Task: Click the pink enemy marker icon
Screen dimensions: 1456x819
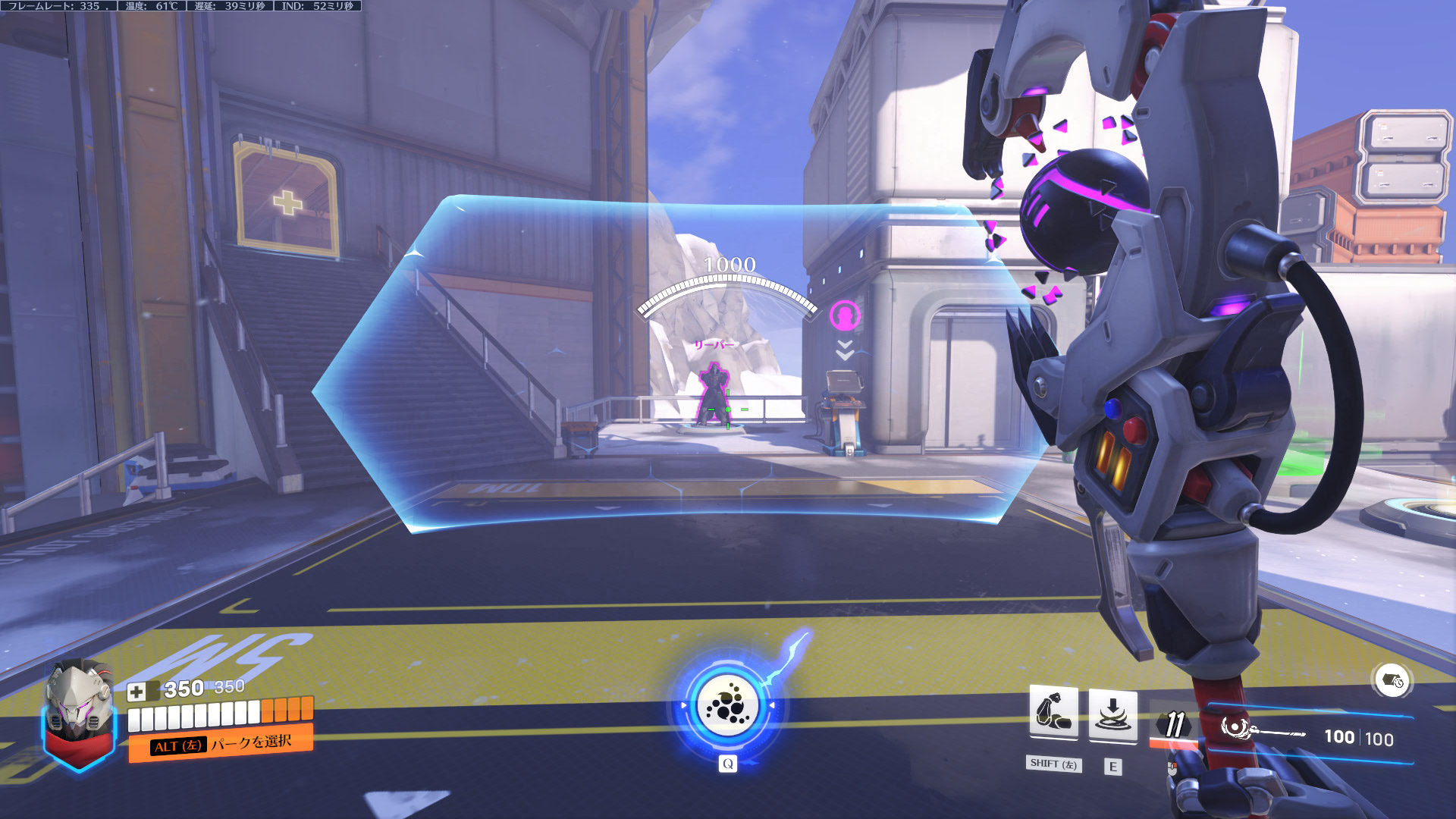Action: [x=845, y=315]
